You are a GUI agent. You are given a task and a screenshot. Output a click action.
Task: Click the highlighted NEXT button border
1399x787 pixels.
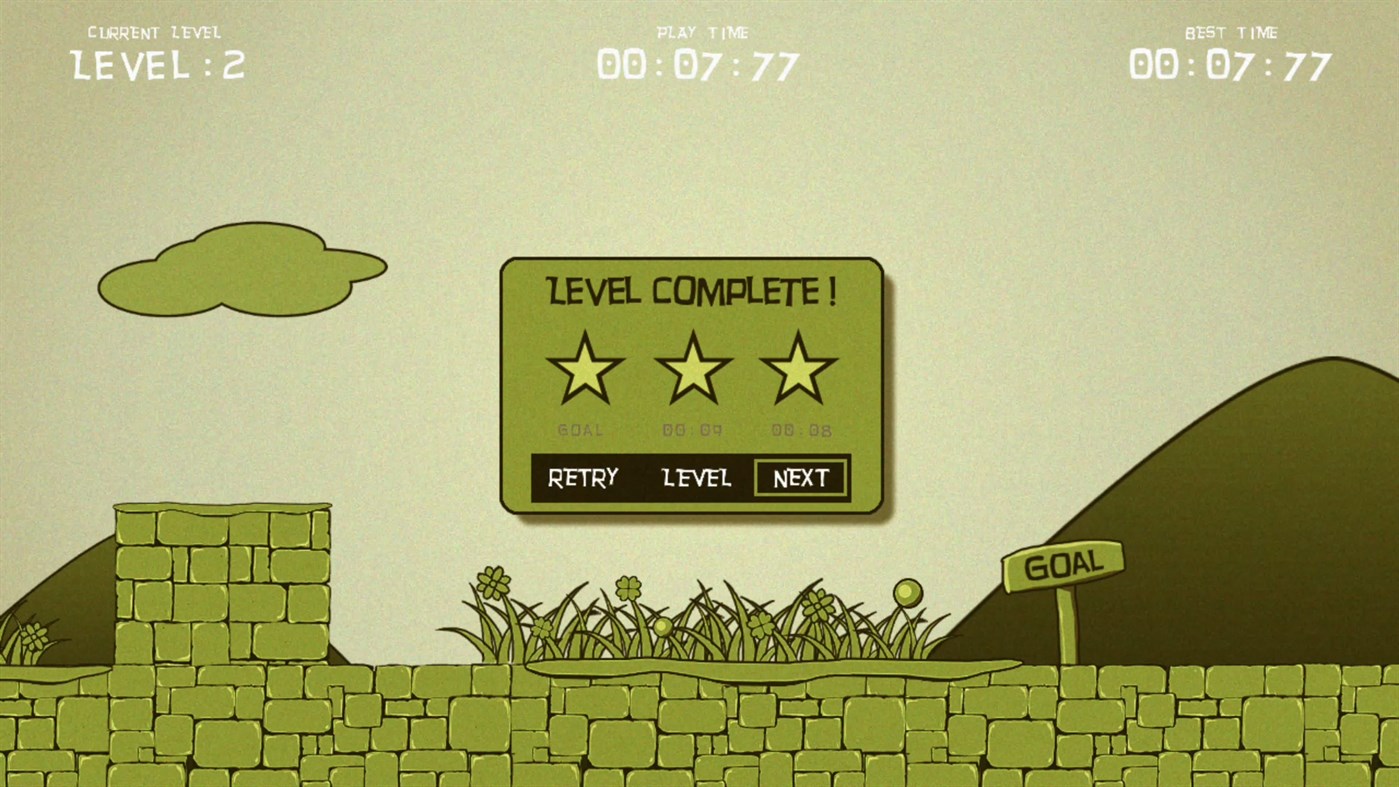coord(800,478)
